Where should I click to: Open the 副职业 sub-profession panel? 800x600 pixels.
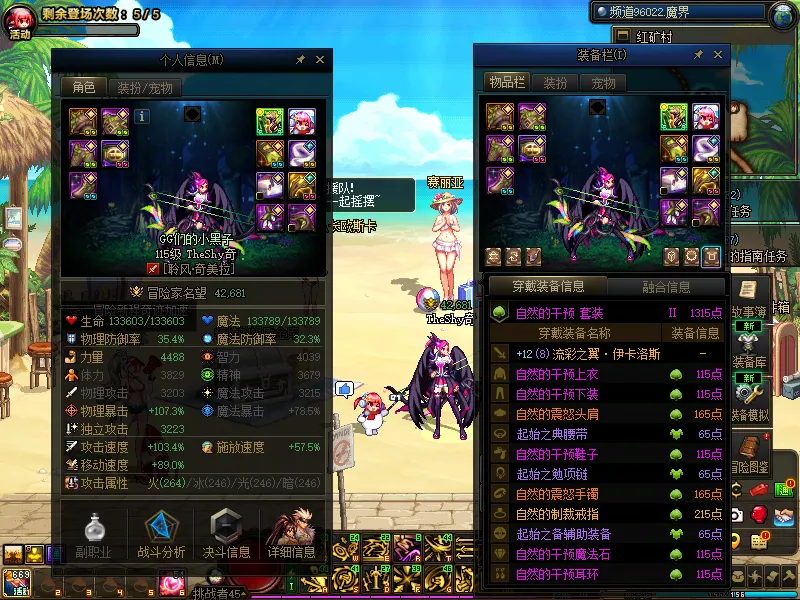(x=93, y=533)
